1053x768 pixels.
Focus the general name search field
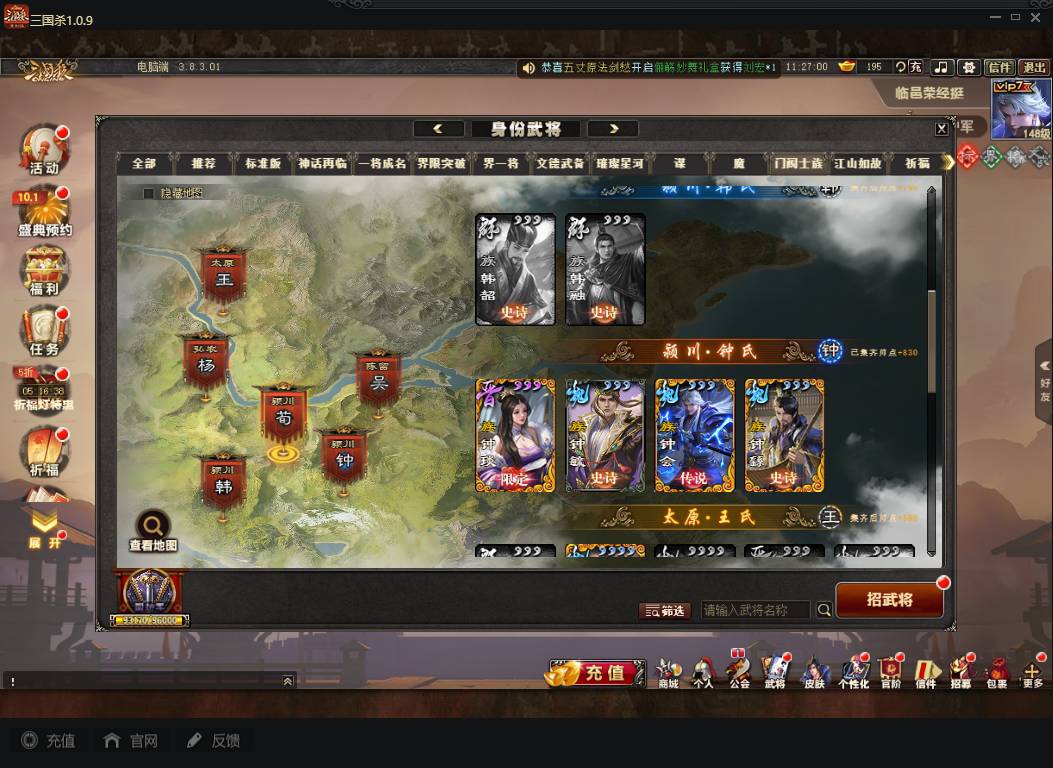pos(756,610)
